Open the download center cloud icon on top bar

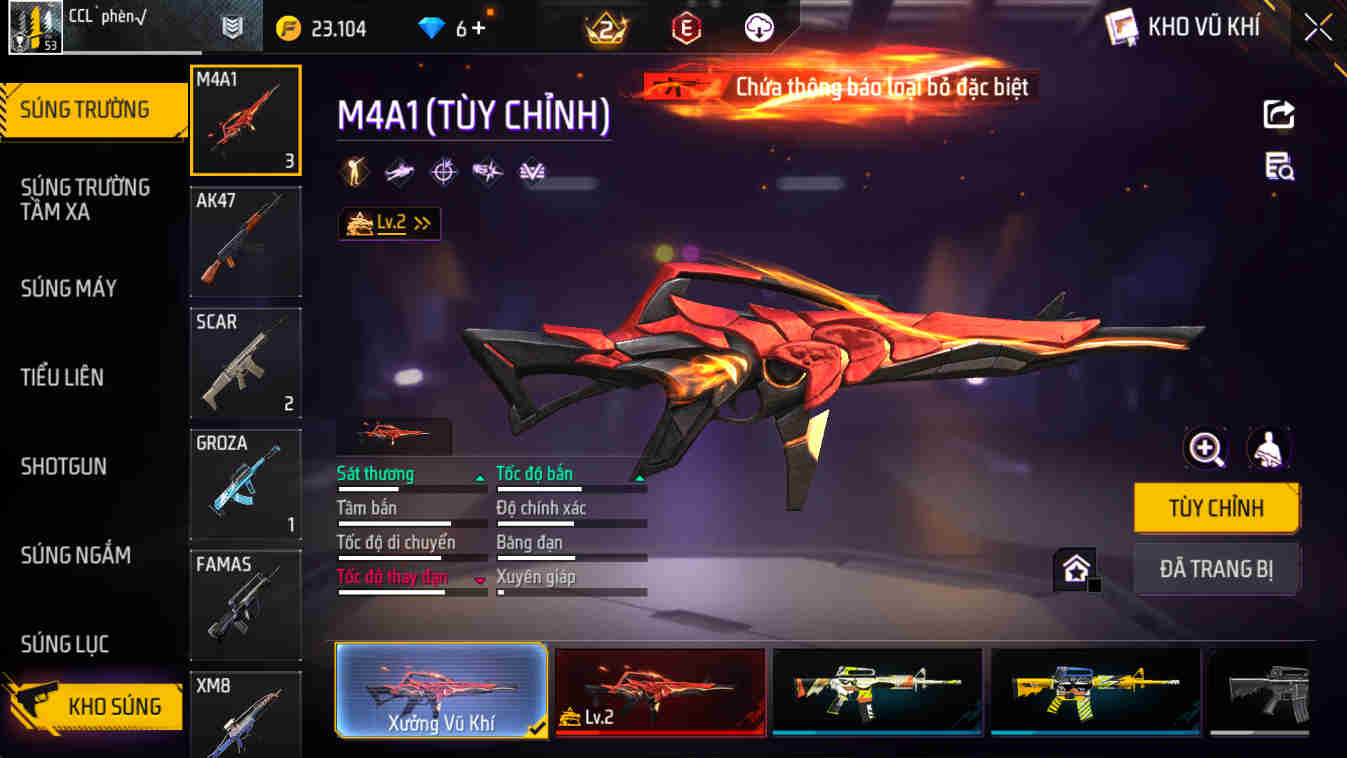tap(757, 27)
